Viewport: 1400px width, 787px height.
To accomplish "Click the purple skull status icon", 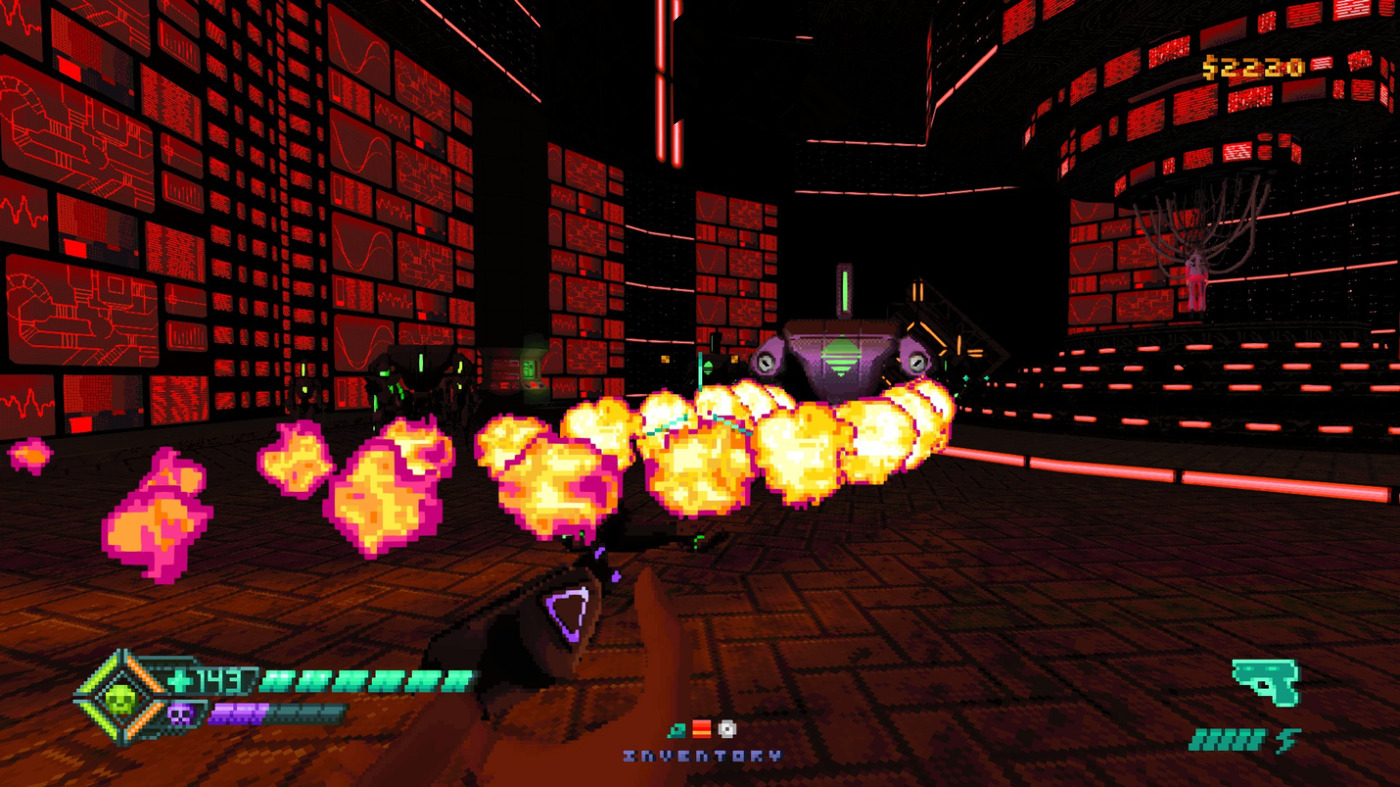I will click(x=181, y=714).
